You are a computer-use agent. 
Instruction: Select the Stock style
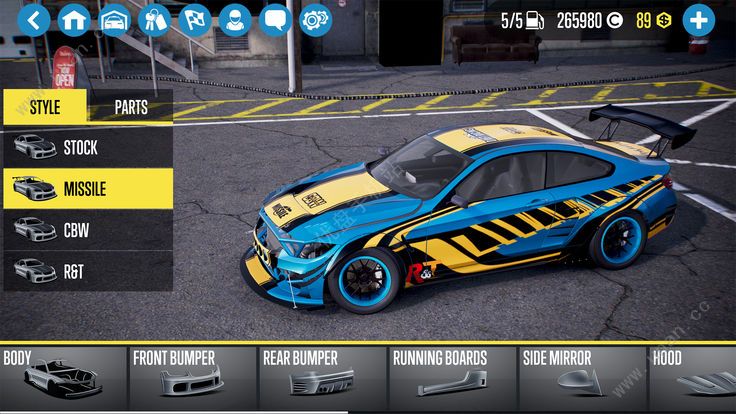pos(87,147)
